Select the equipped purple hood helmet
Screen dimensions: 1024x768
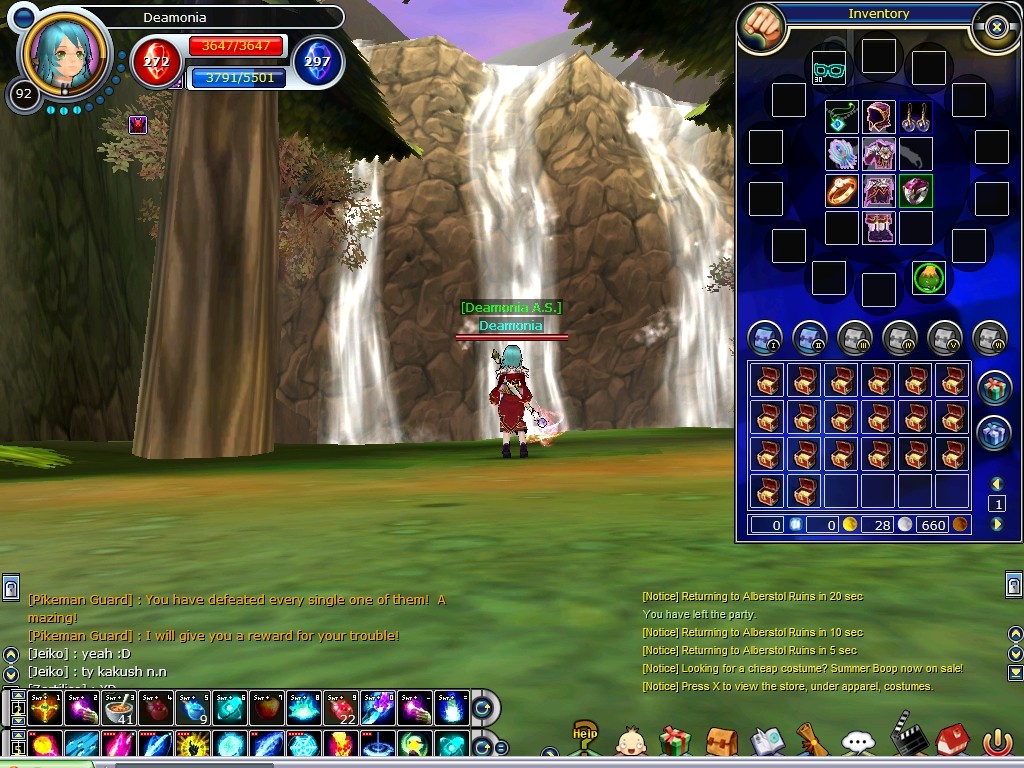tap(879, 117)
